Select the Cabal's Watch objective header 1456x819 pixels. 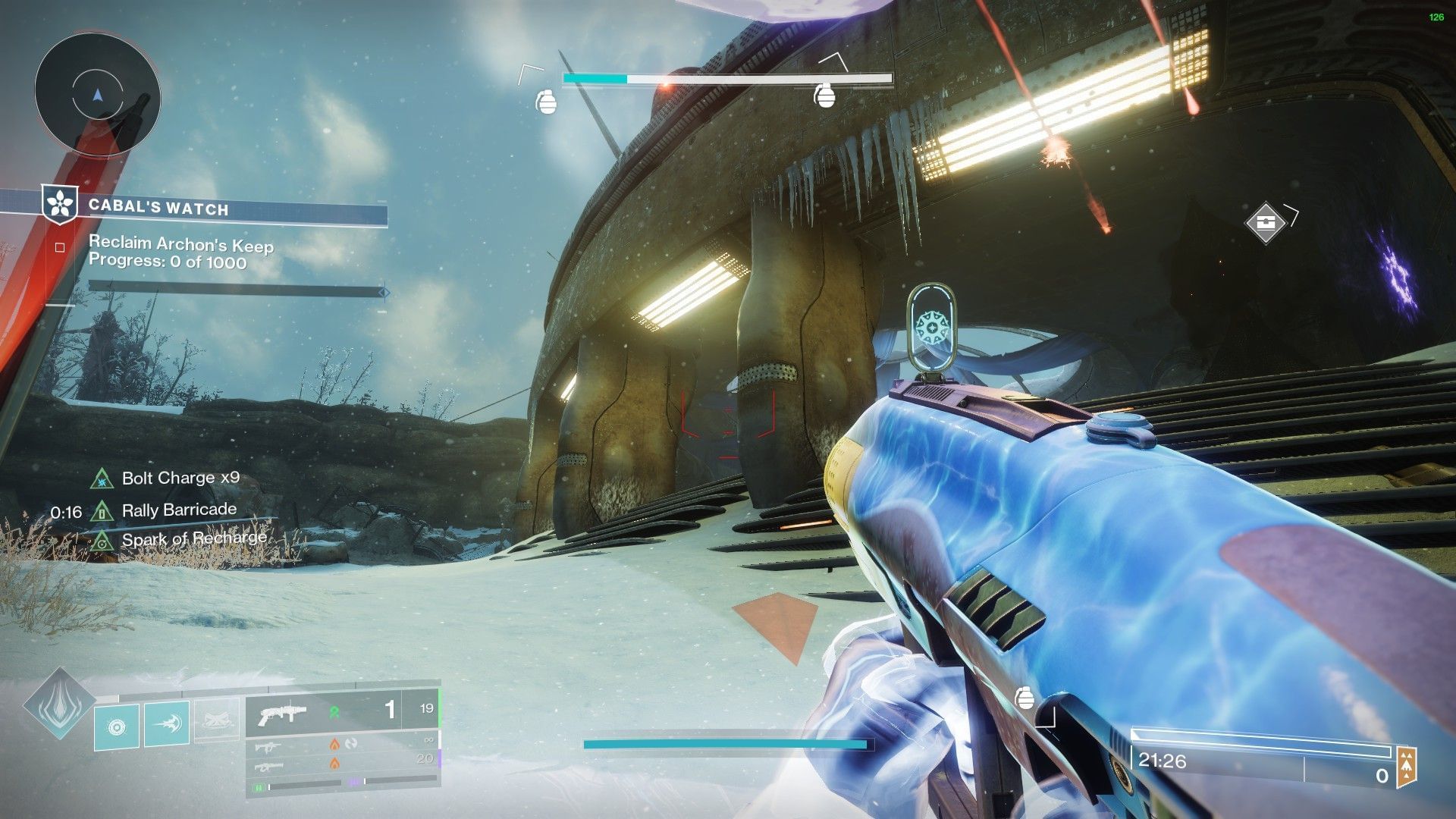coord(158,208)
